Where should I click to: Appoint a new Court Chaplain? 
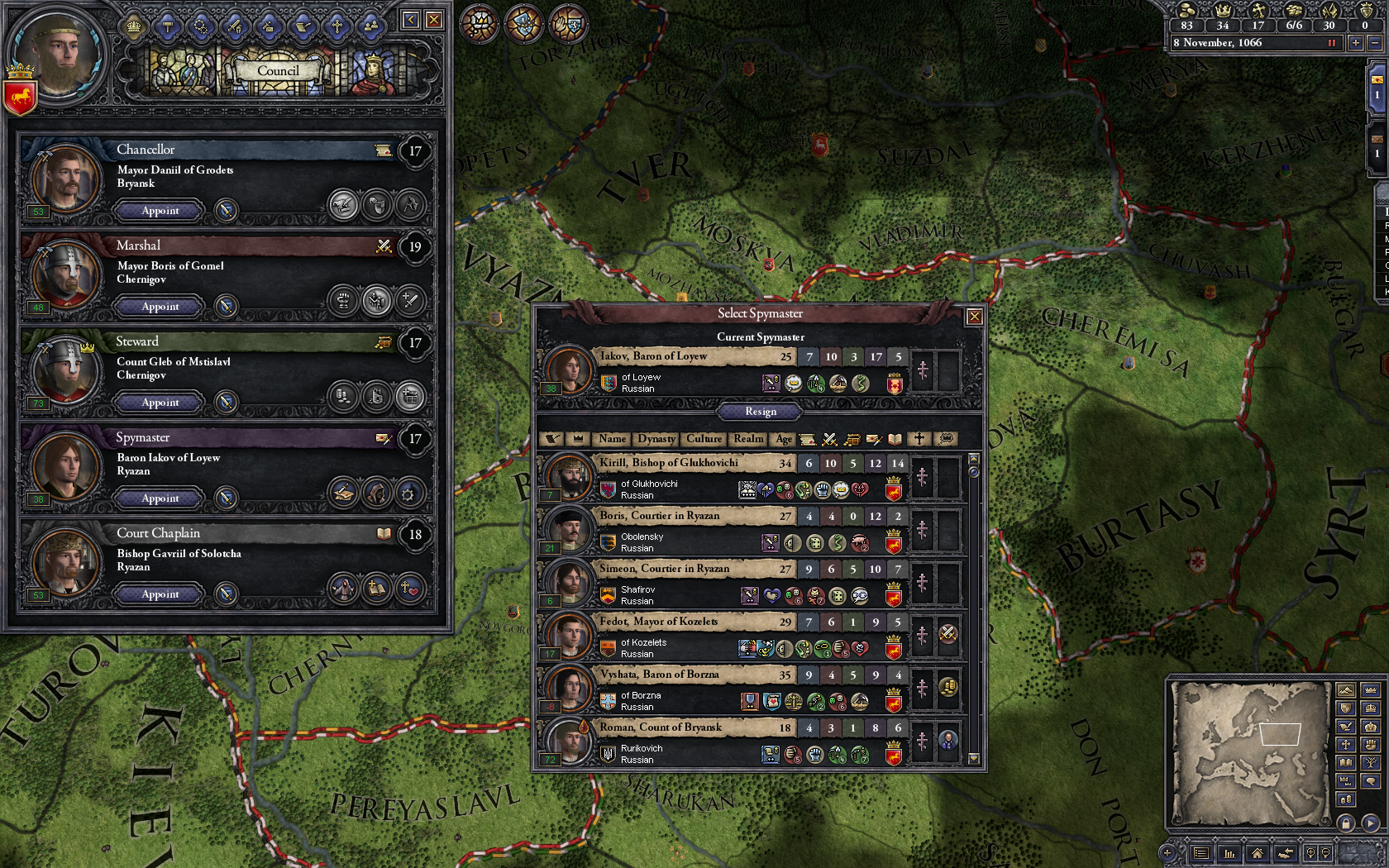coord(160,594)
